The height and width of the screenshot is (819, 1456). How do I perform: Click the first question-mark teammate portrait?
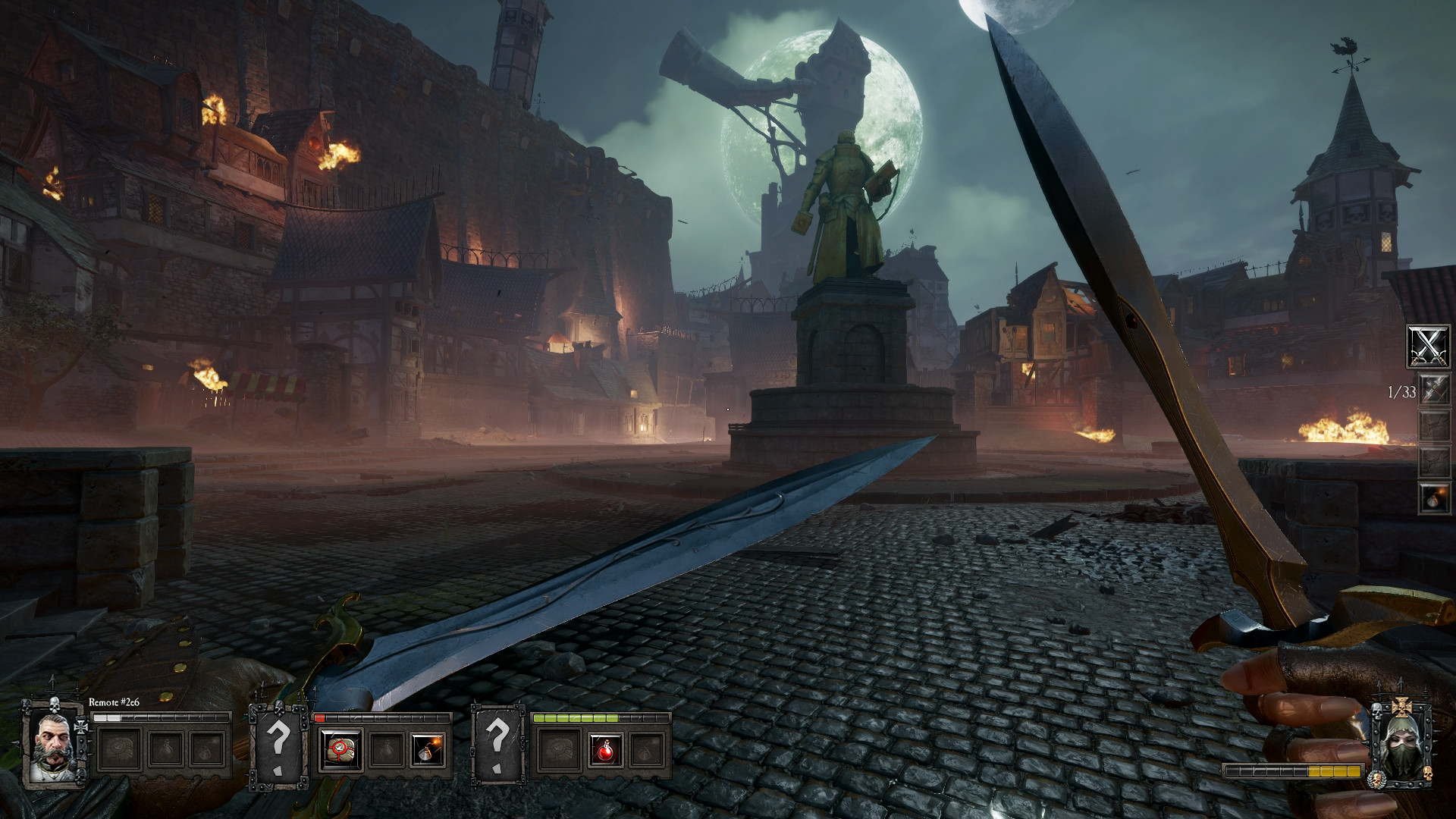pyautogui.click(x=281, y=745)
